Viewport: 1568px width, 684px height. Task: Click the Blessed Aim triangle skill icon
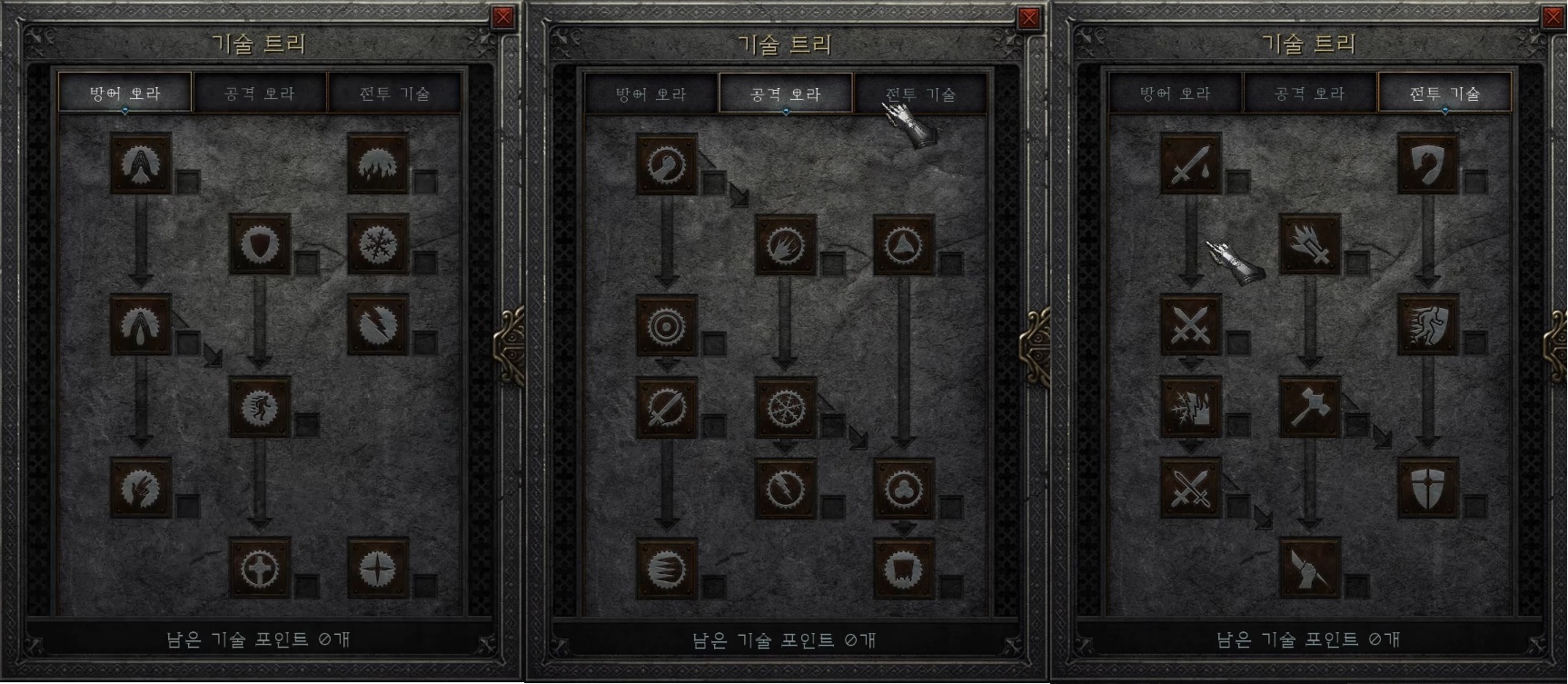903,243
